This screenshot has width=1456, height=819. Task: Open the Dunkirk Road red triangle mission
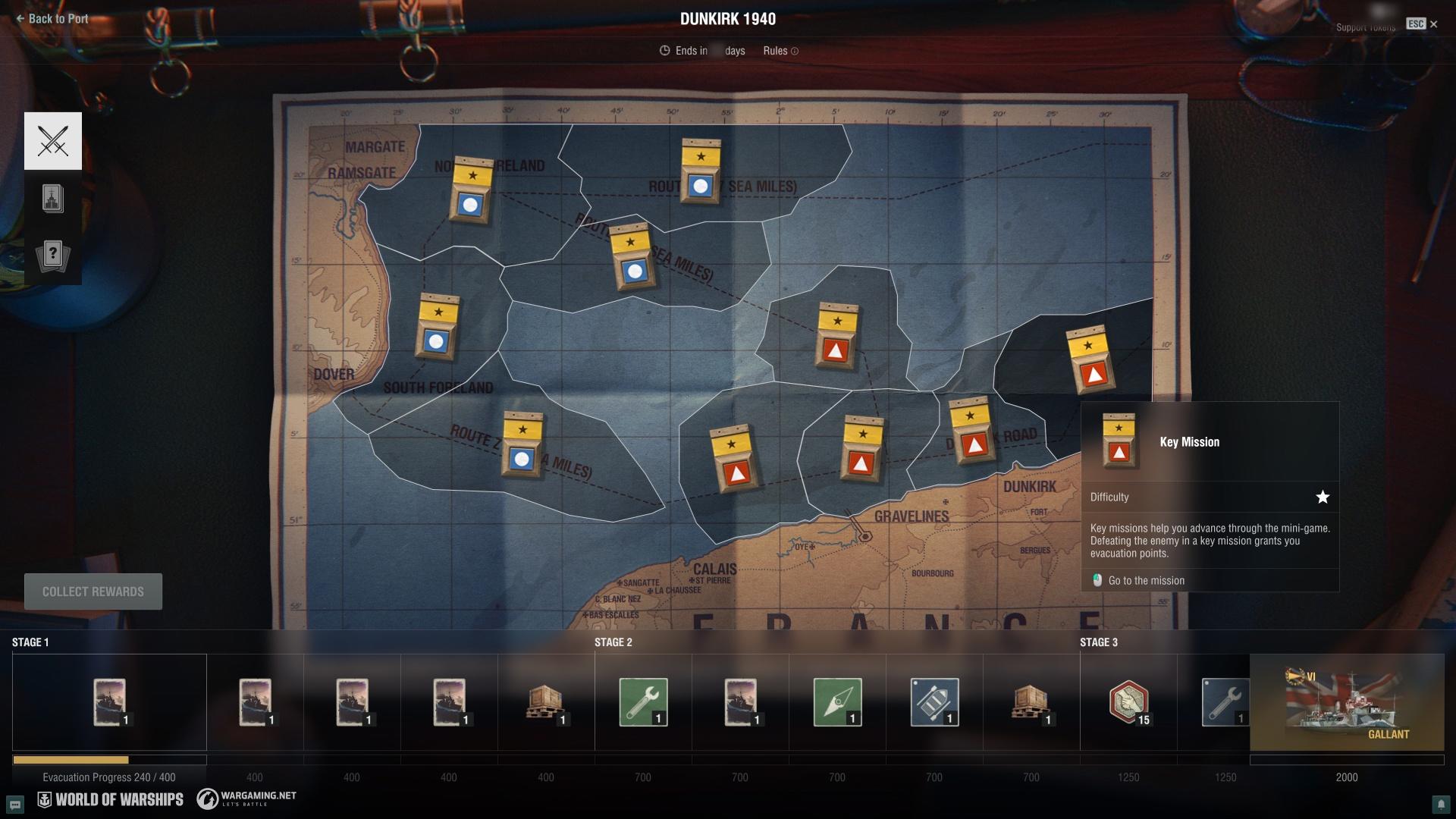pos(972,431)
